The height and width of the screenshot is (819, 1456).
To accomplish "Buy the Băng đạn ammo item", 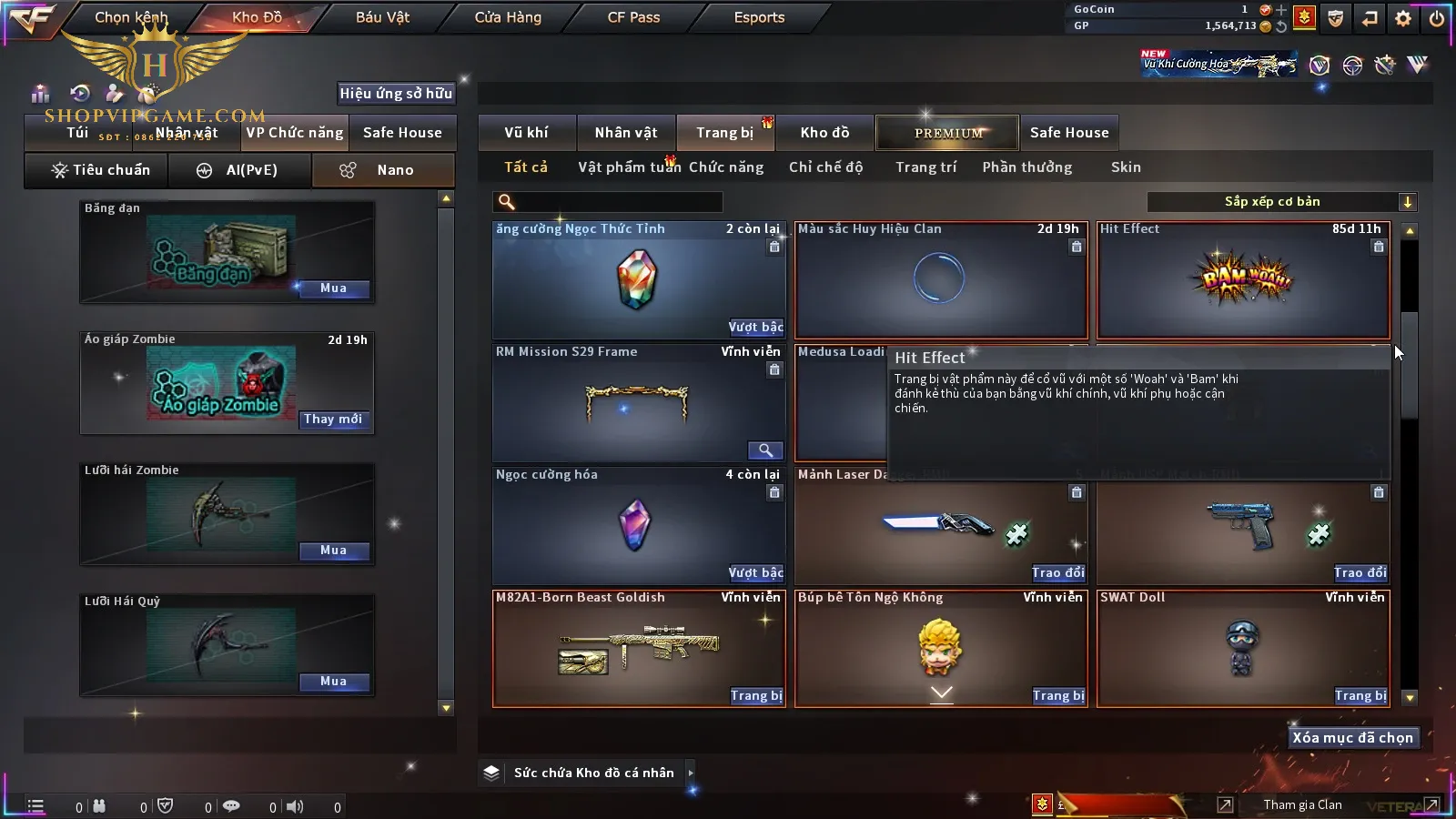I will tap(333, 288).
